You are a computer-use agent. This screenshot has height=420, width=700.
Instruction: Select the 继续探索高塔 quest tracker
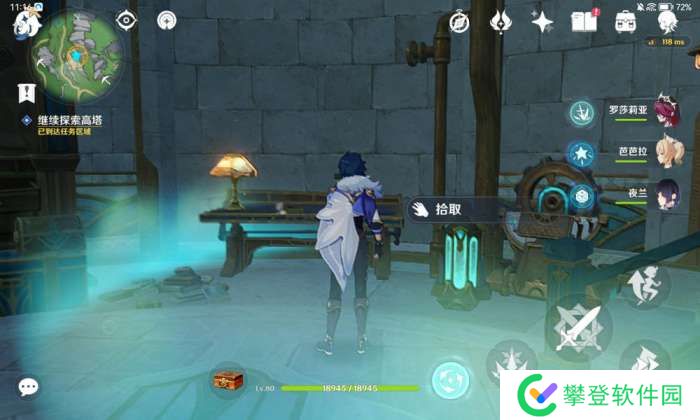pos(70,120)
